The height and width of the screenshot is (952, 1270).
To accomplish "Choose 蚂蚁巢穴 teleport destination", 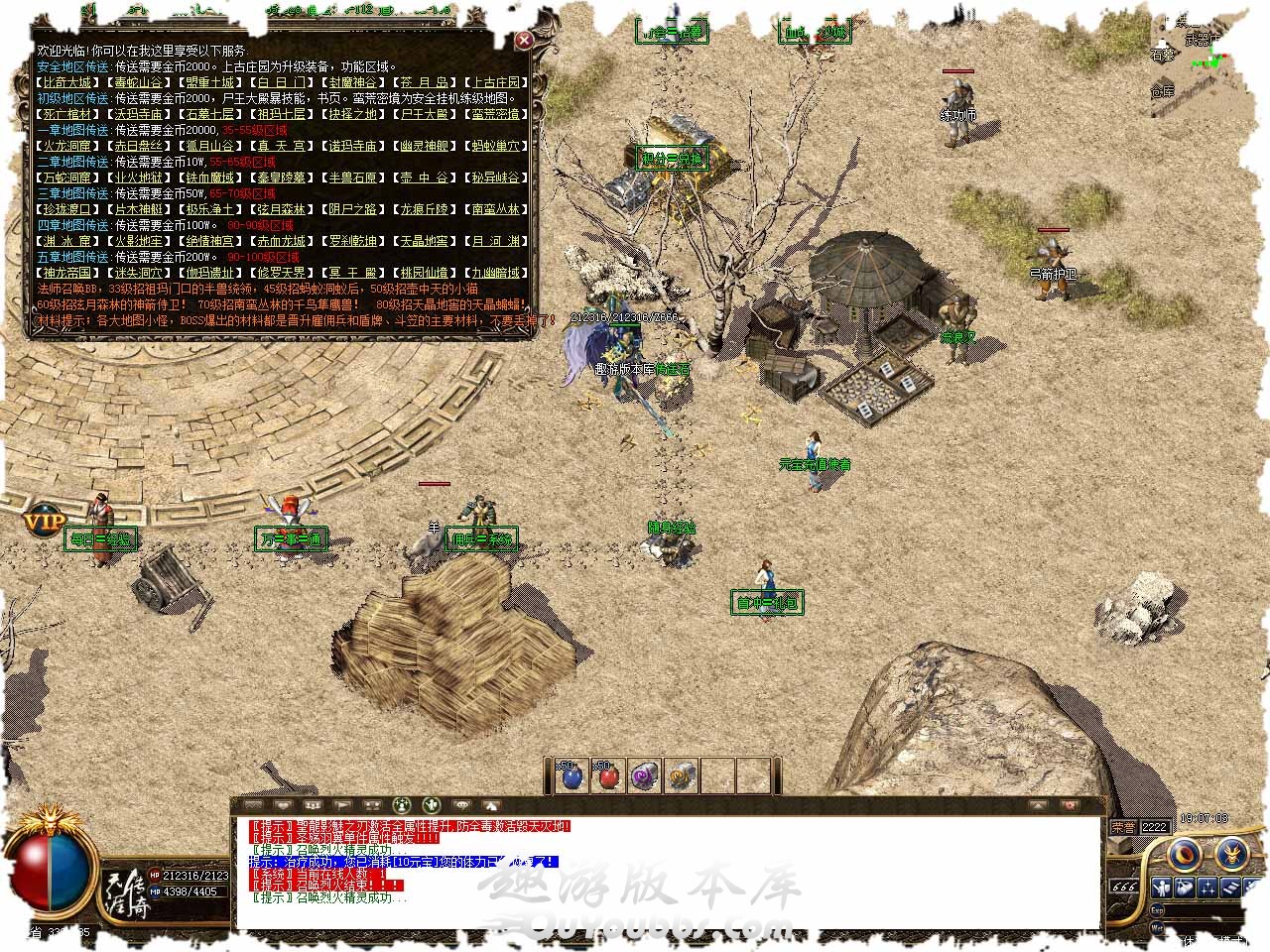I will (x=496, y=146).
